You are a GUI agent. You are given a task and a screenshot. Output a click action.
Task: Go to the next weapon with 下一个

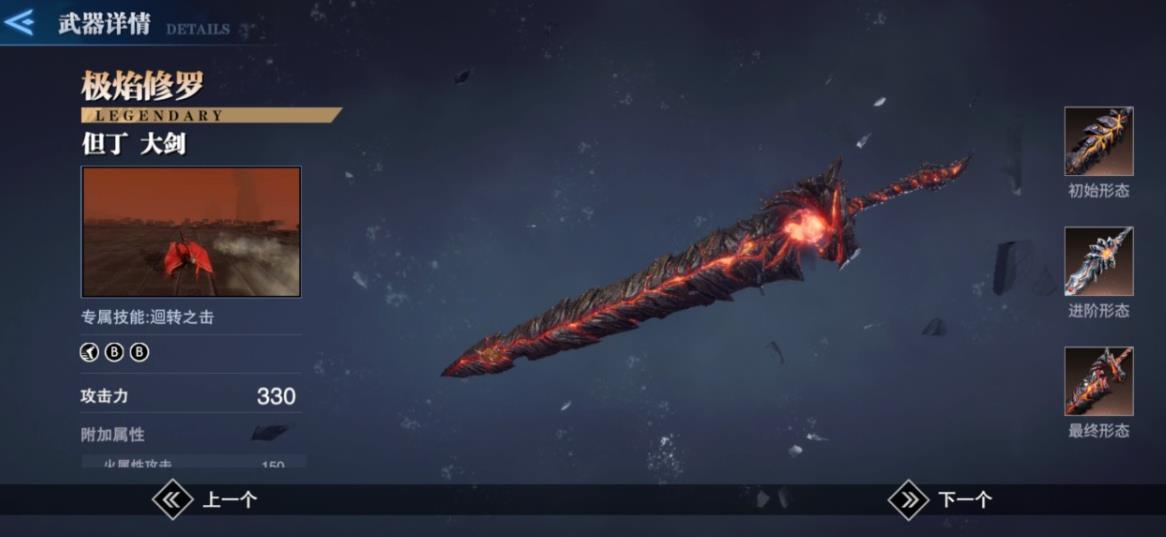941,500
